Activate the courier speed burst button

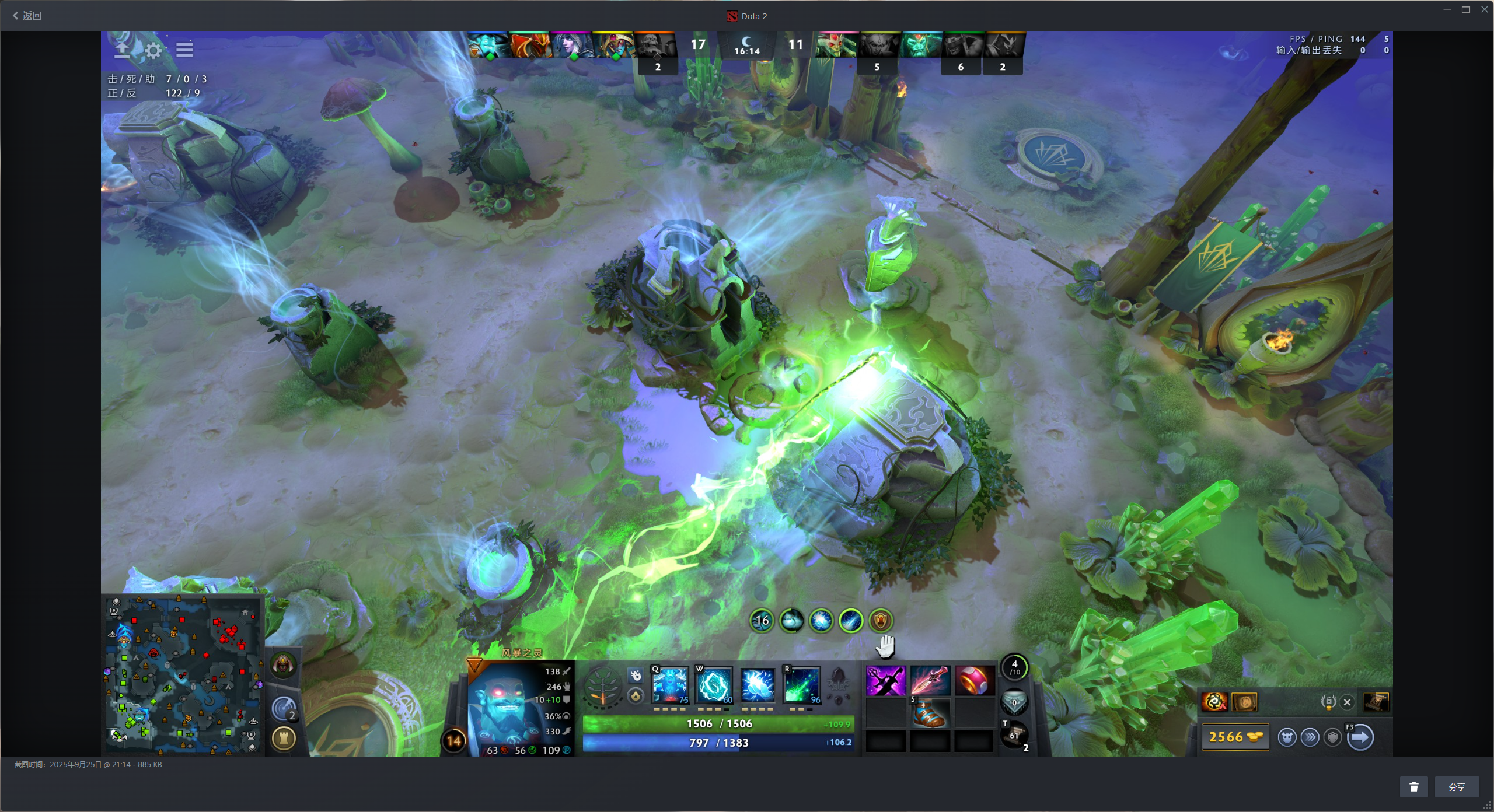pyautogui.click(x=1310, y=737)
